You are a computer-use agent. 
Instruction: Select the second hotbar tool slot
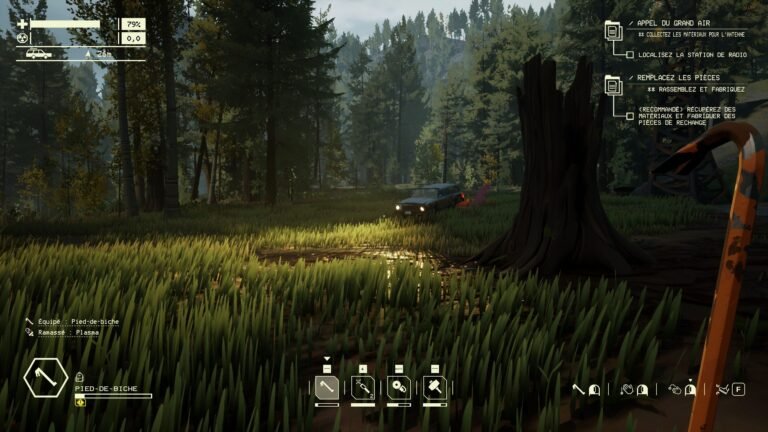point(362,387)
